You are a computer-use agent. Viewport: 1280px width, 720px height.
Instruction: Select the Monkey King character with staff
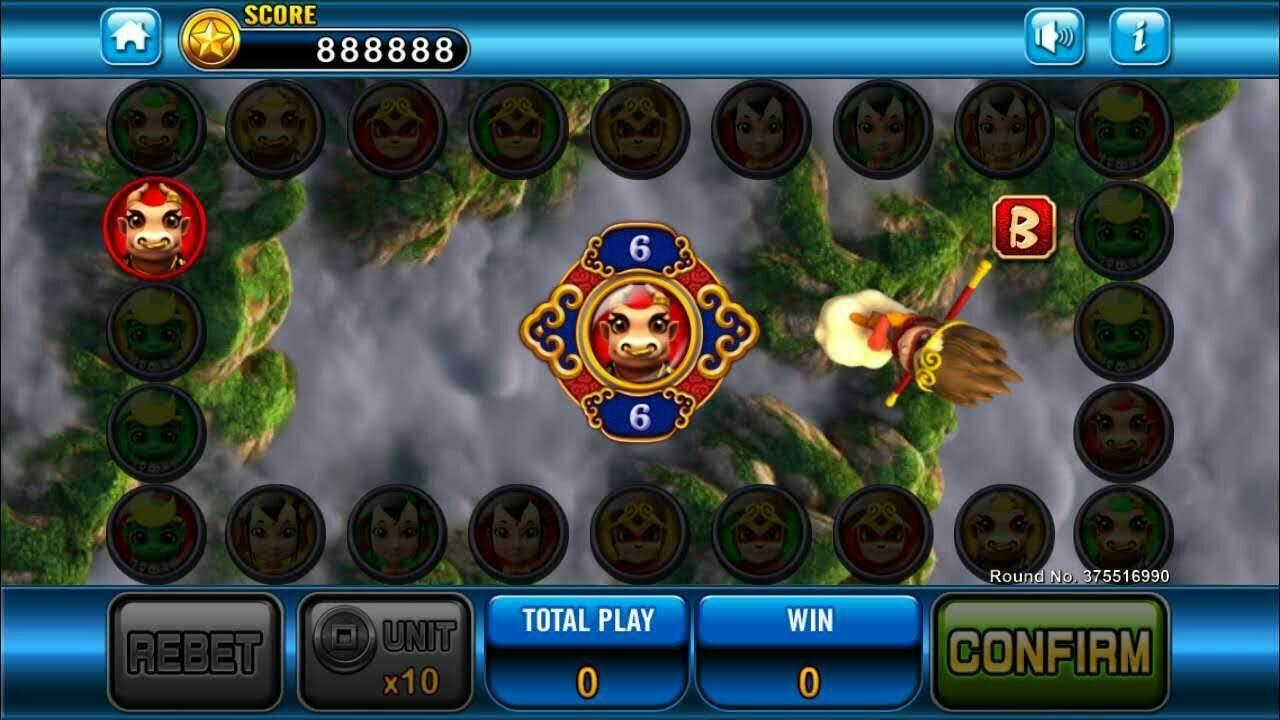coord(910,340)
